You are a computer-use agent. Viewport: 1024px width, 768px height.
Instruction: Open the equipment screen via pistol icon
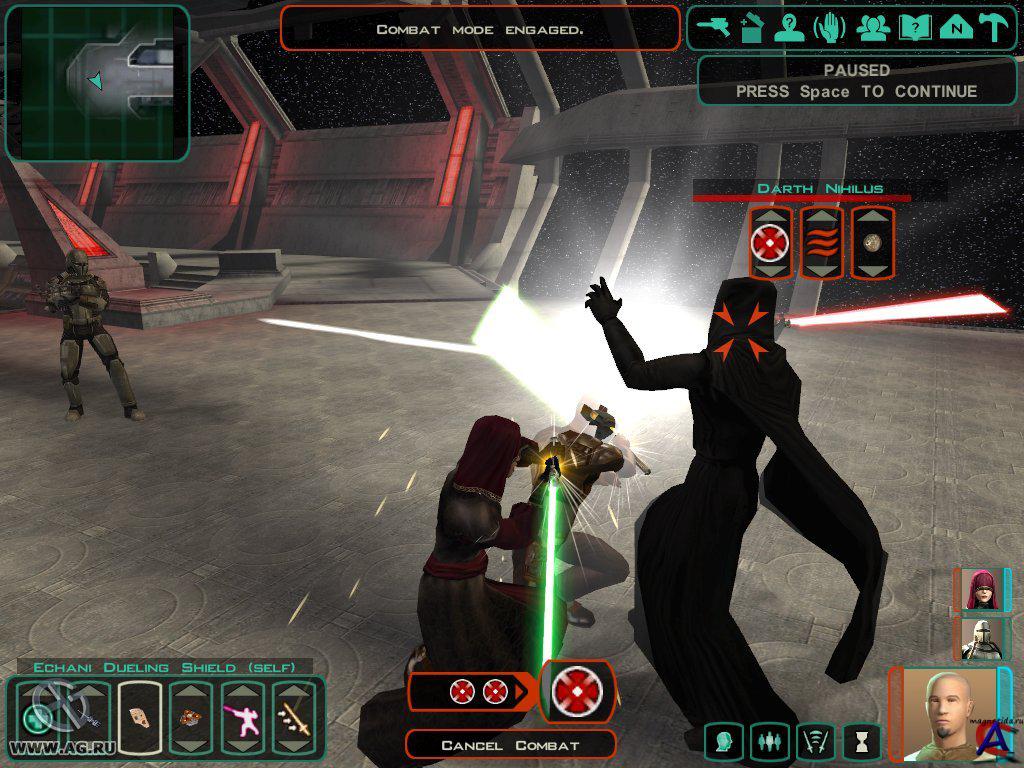click(x=715, y=28)
